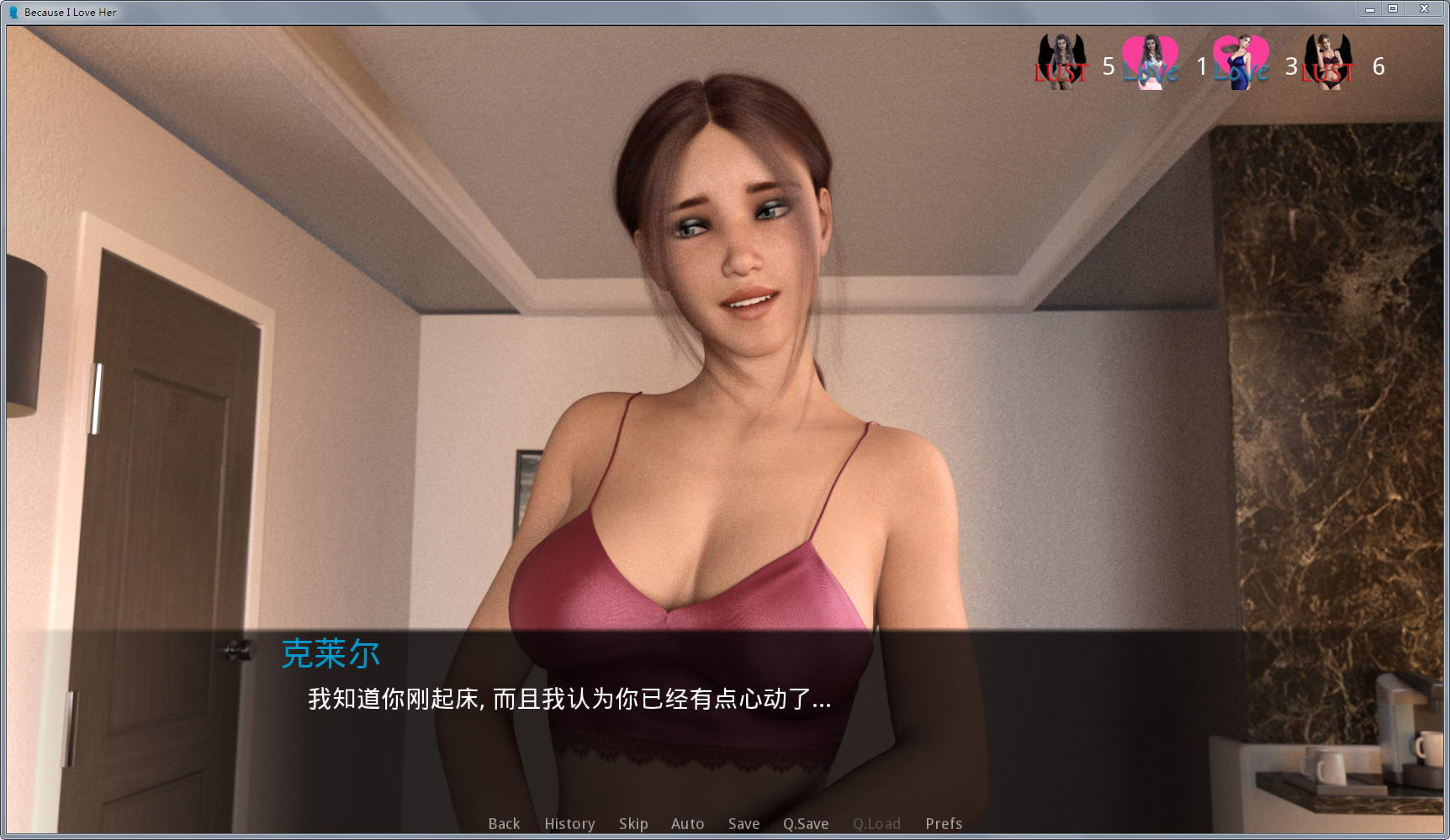1450x840 pixels.
Task: Open the Prefs settings screen
Action: click(x=944, y=824)
